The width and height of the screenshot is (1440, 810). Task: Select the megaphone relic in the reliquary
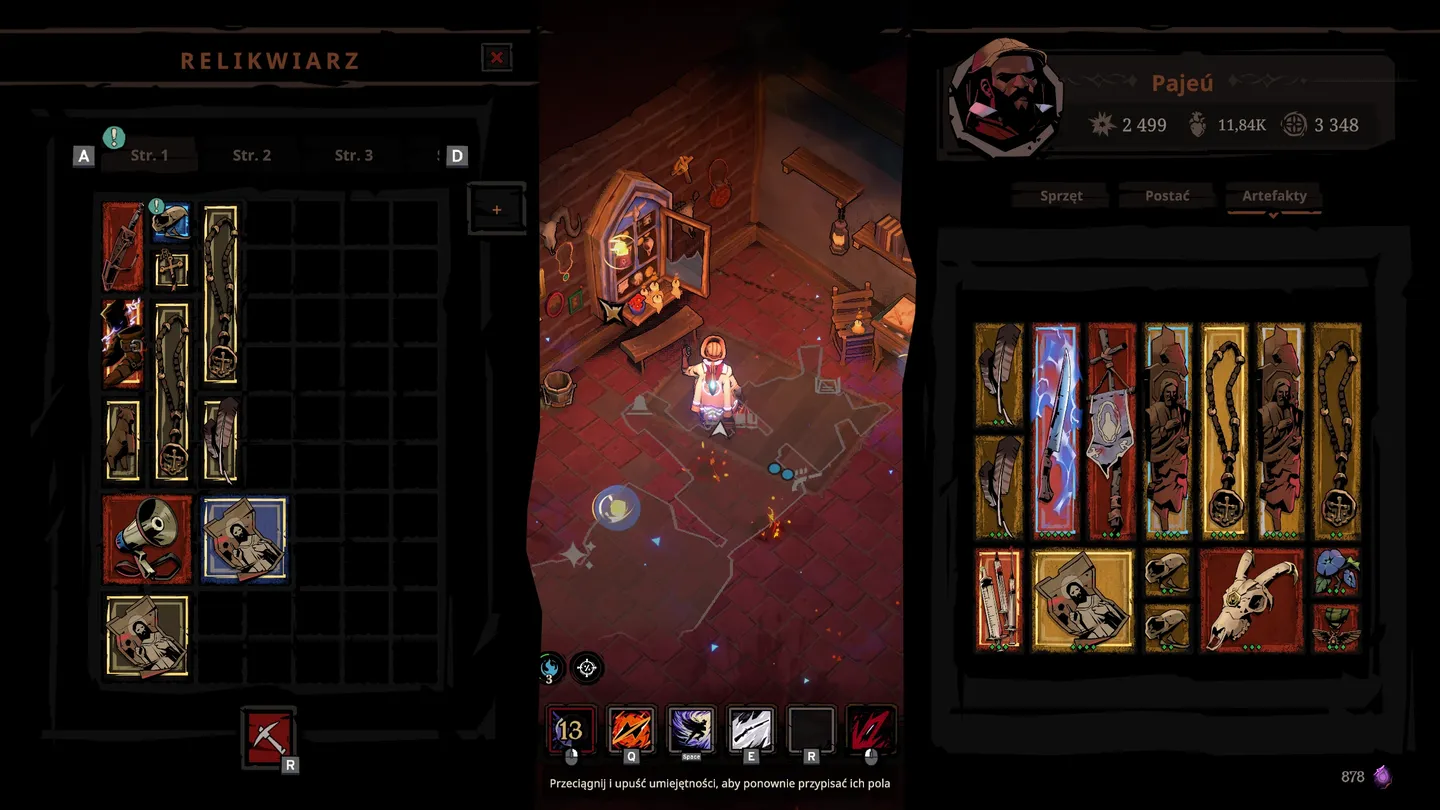pyautogui.click(x=146, y=540)
